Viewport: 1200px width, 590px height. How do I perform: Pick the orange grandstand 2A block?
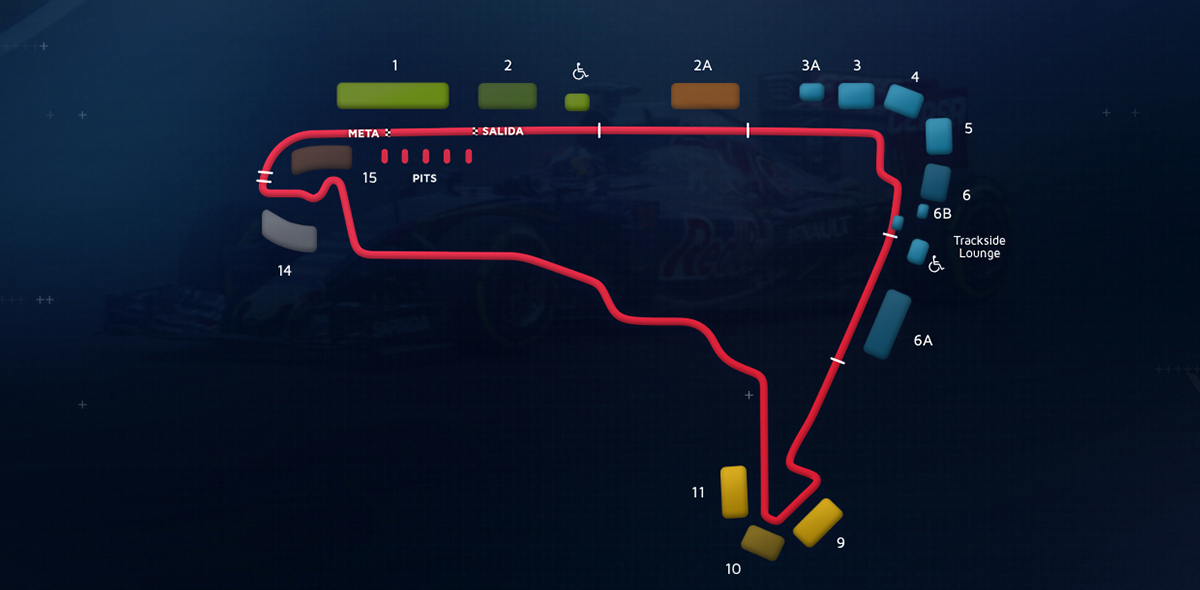point(705,96)
